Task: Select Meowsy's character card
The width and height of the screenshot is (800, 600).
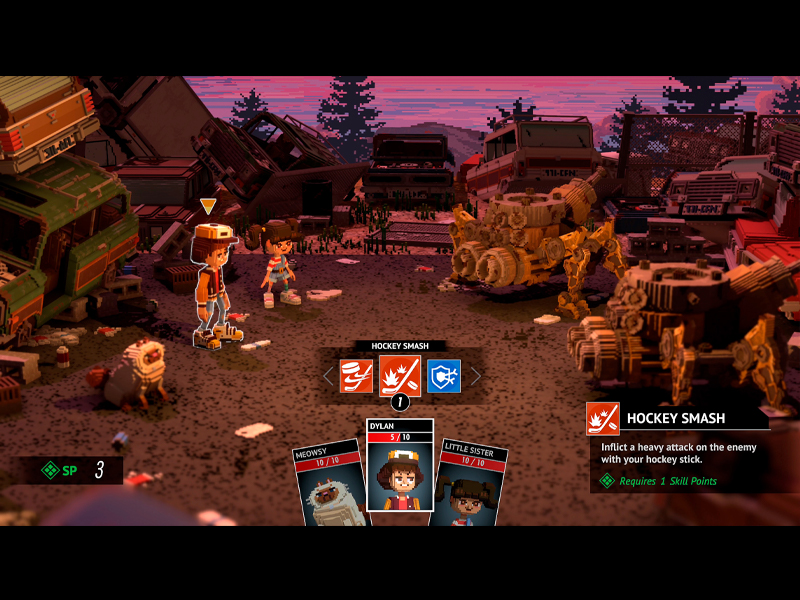Action: click(328, 485)
